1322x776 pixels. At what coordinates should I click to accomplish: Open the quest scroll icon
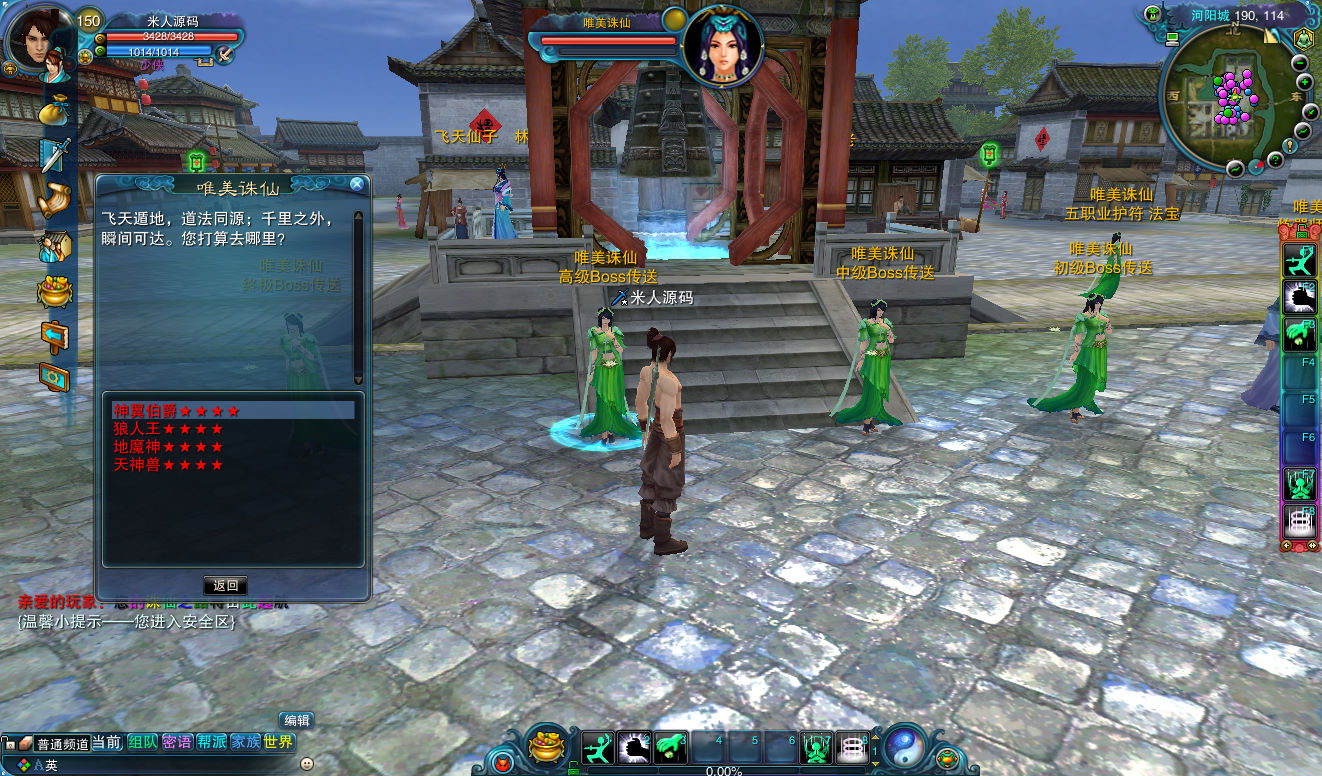pyautogui.click(x=54, y=200)
